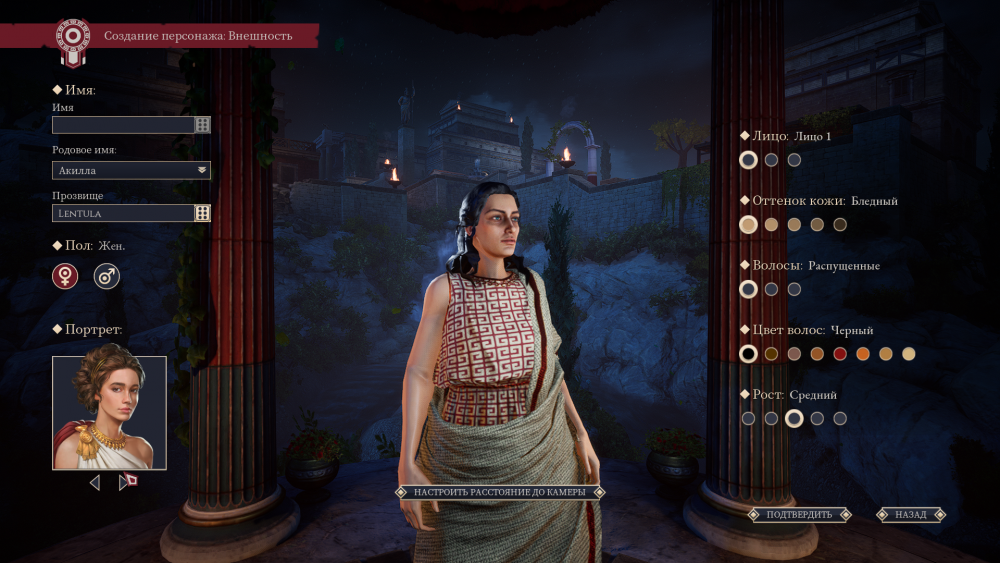This screenshot has width=1000, height=563.
Task: Choose the second face option
Action: [771, 160]
